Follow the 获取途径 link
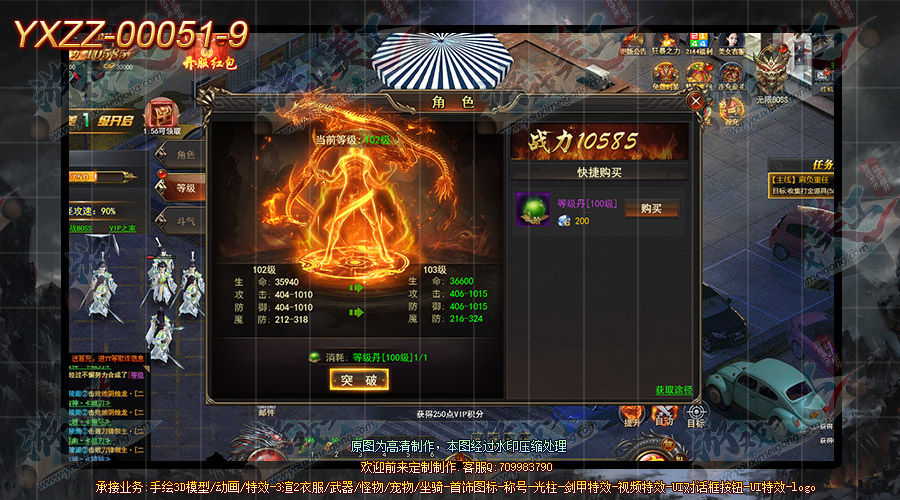Image resolution: width=900 pixels, height=500 pixels. pos(673,389)
